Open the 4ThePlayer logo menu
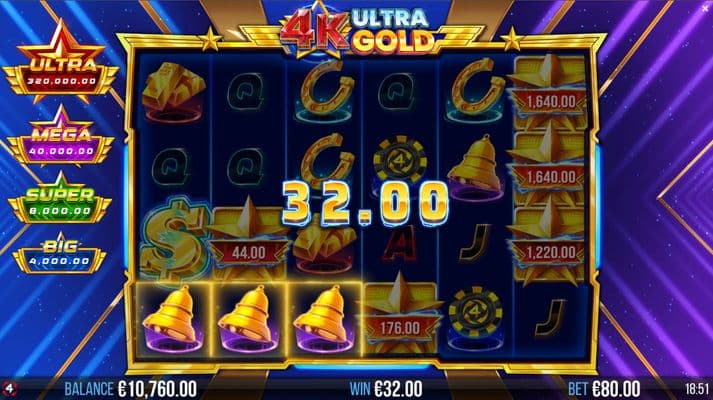 point(10,389)
